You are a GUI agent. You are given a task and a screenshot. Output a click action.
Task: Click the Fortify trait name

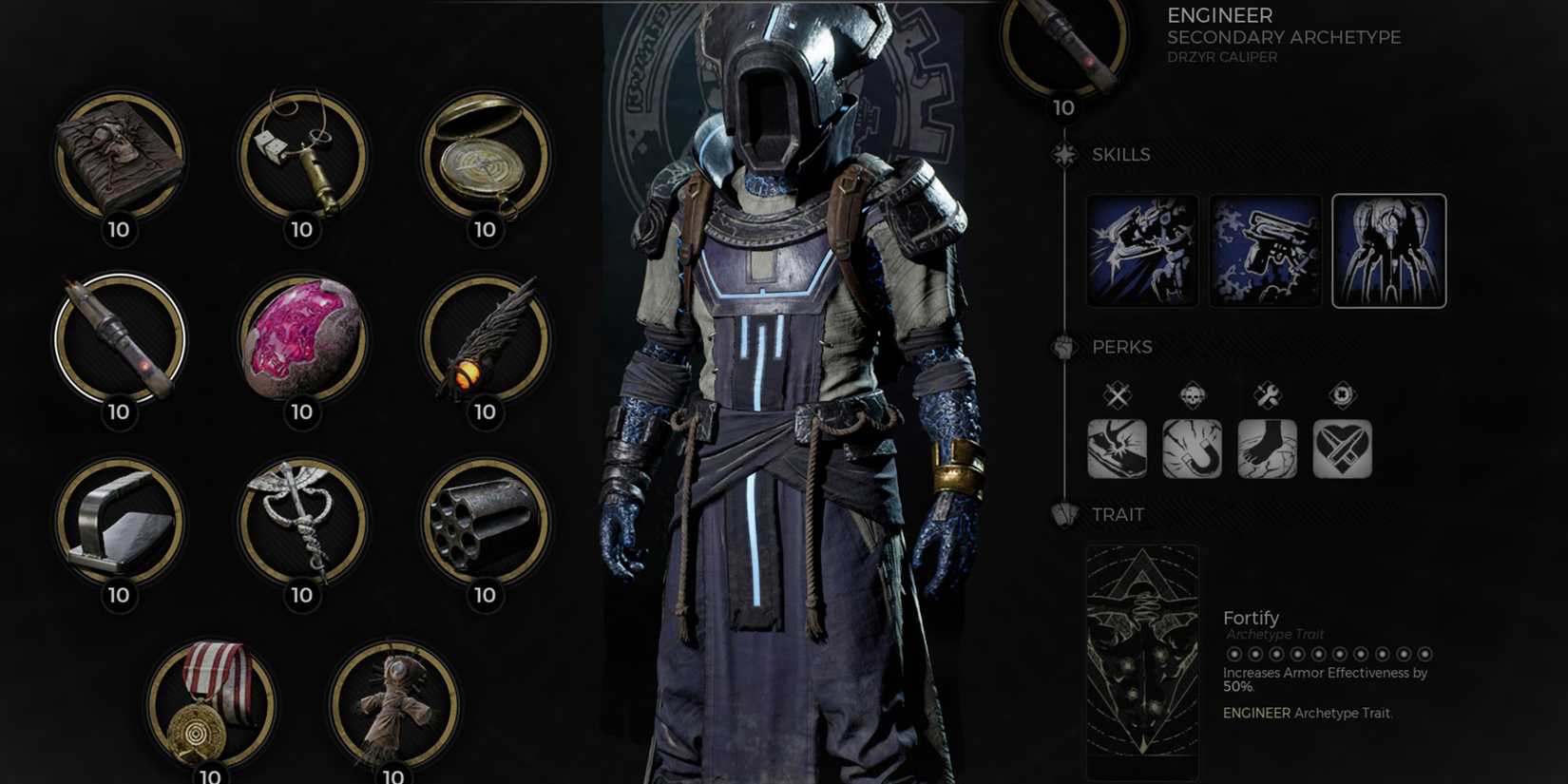(x=1251, y=617)
